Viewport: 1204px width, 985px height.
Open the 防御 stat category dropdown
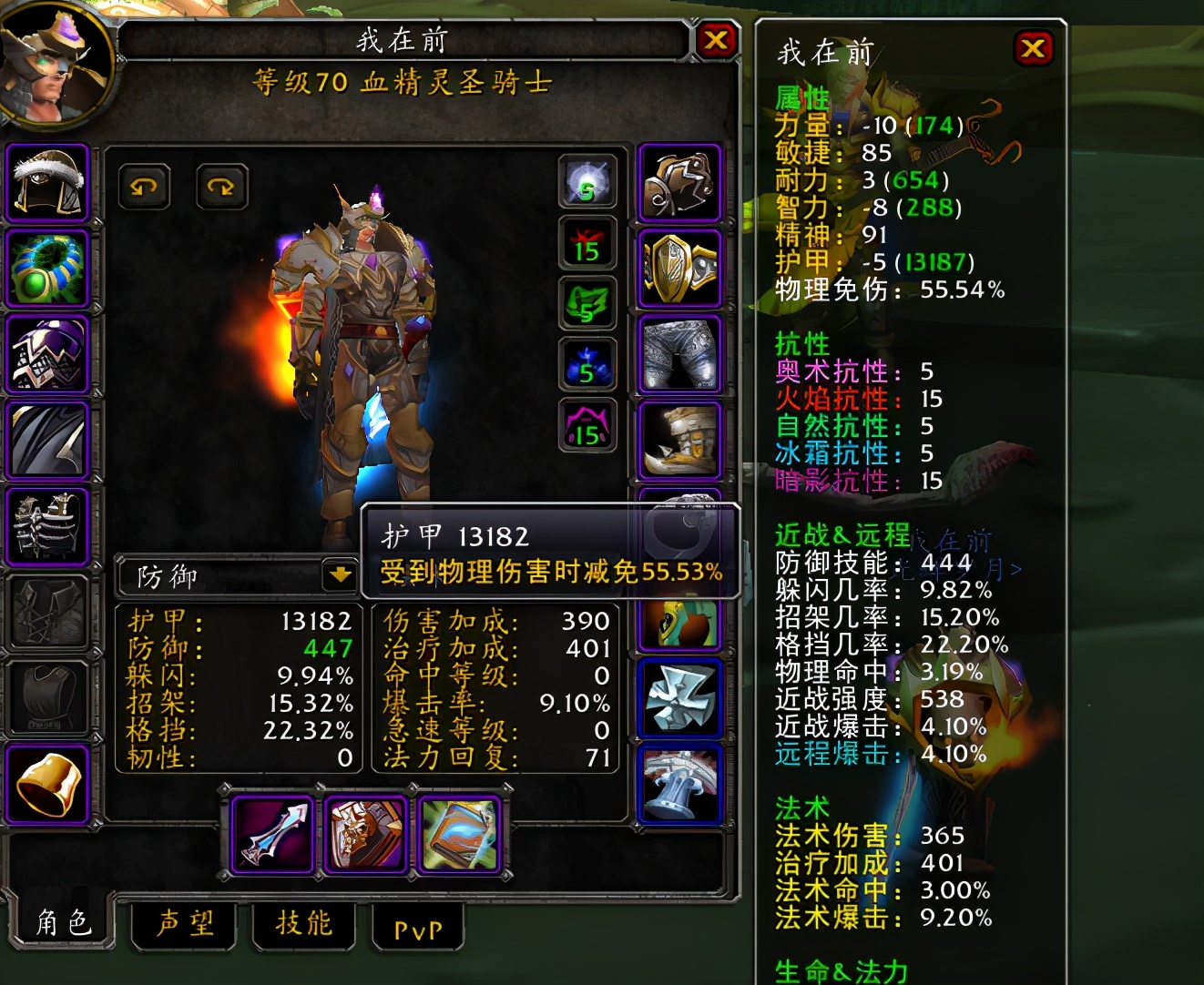coord(339,574)
